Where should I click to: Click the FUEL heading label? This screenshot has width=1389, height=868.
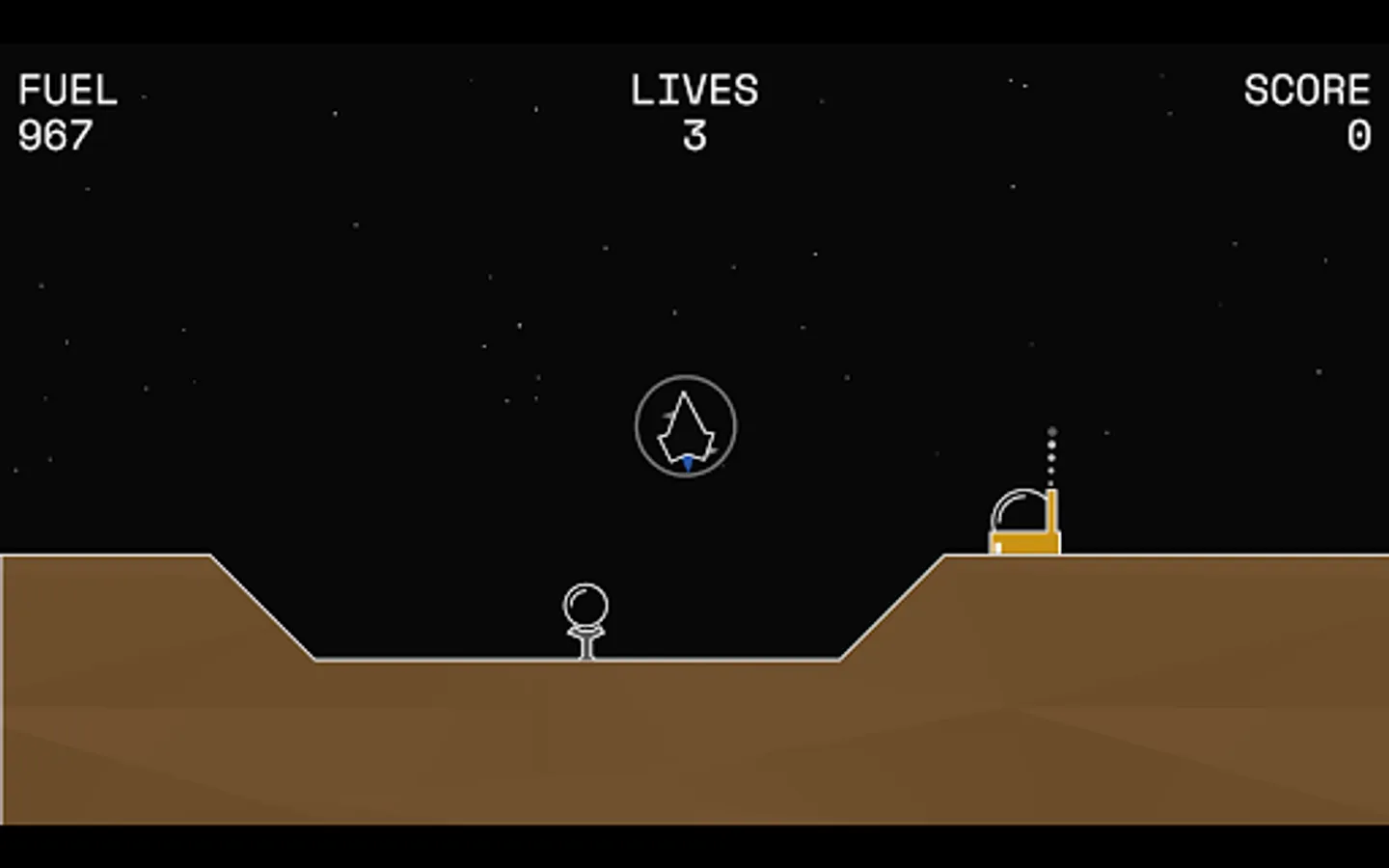point(68,90)
